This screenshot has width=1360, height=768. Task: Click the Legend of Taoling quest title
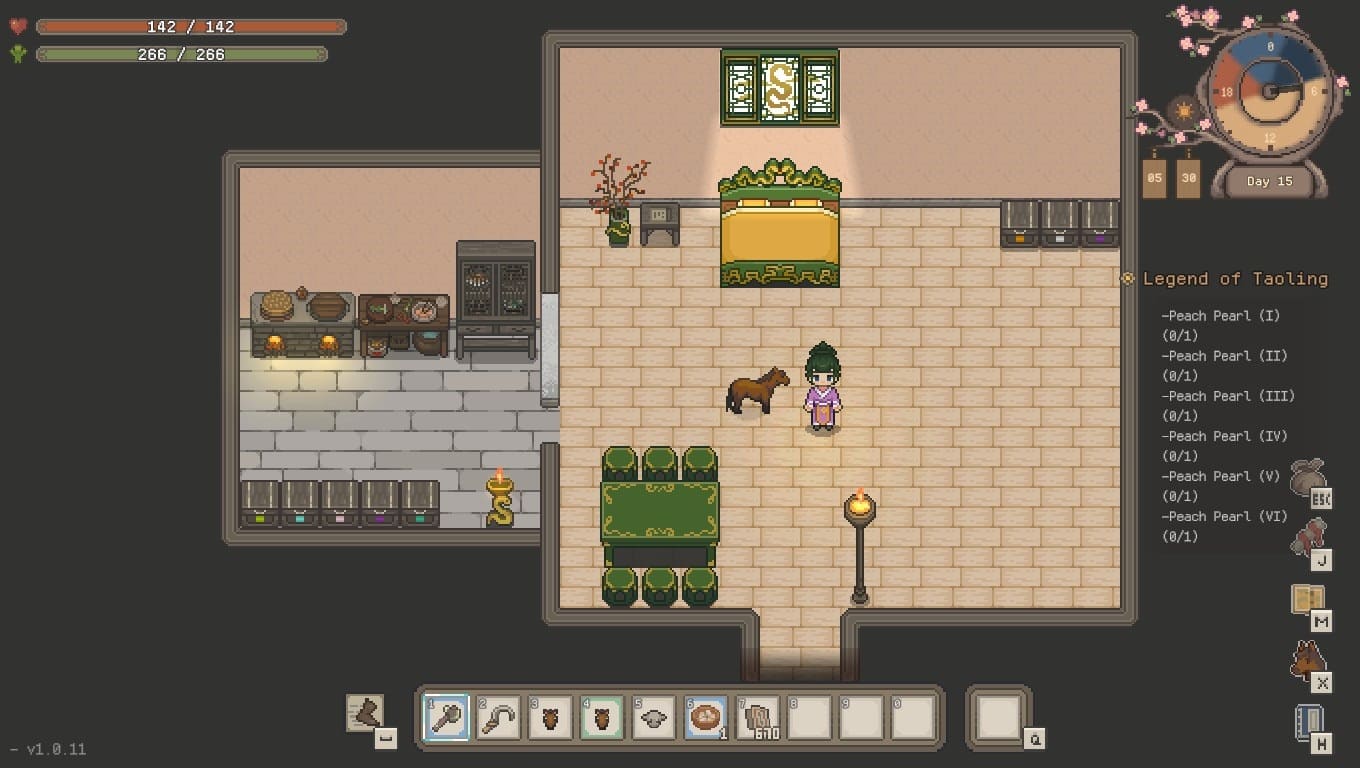(1235, 279)
